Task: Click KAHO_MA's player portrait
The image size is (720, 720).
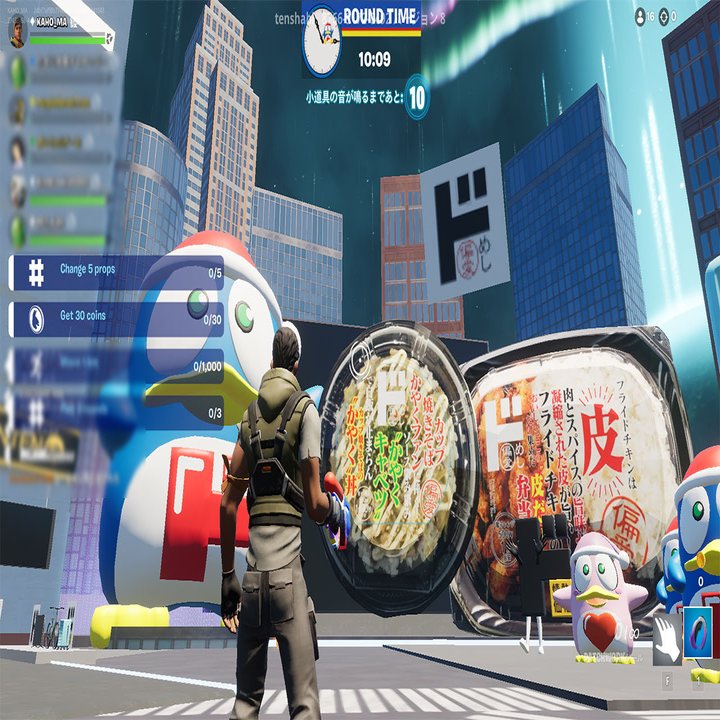Action: coord(17,31)
